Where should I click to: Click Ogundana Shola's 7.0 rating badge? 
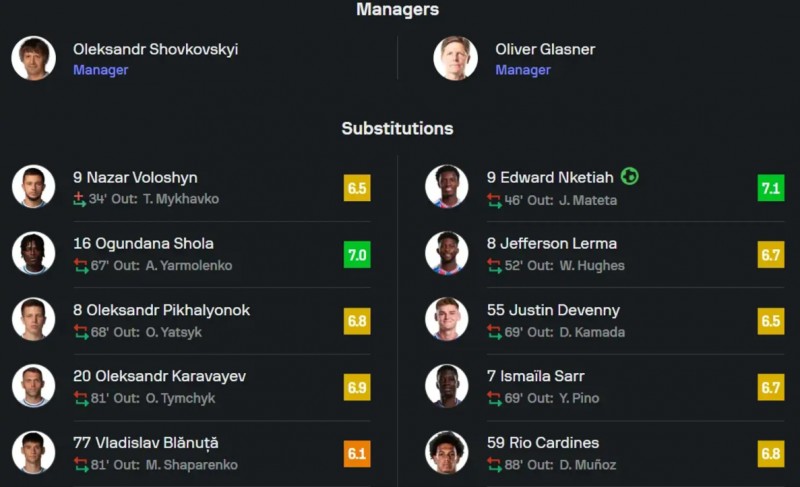pos(357,254)
